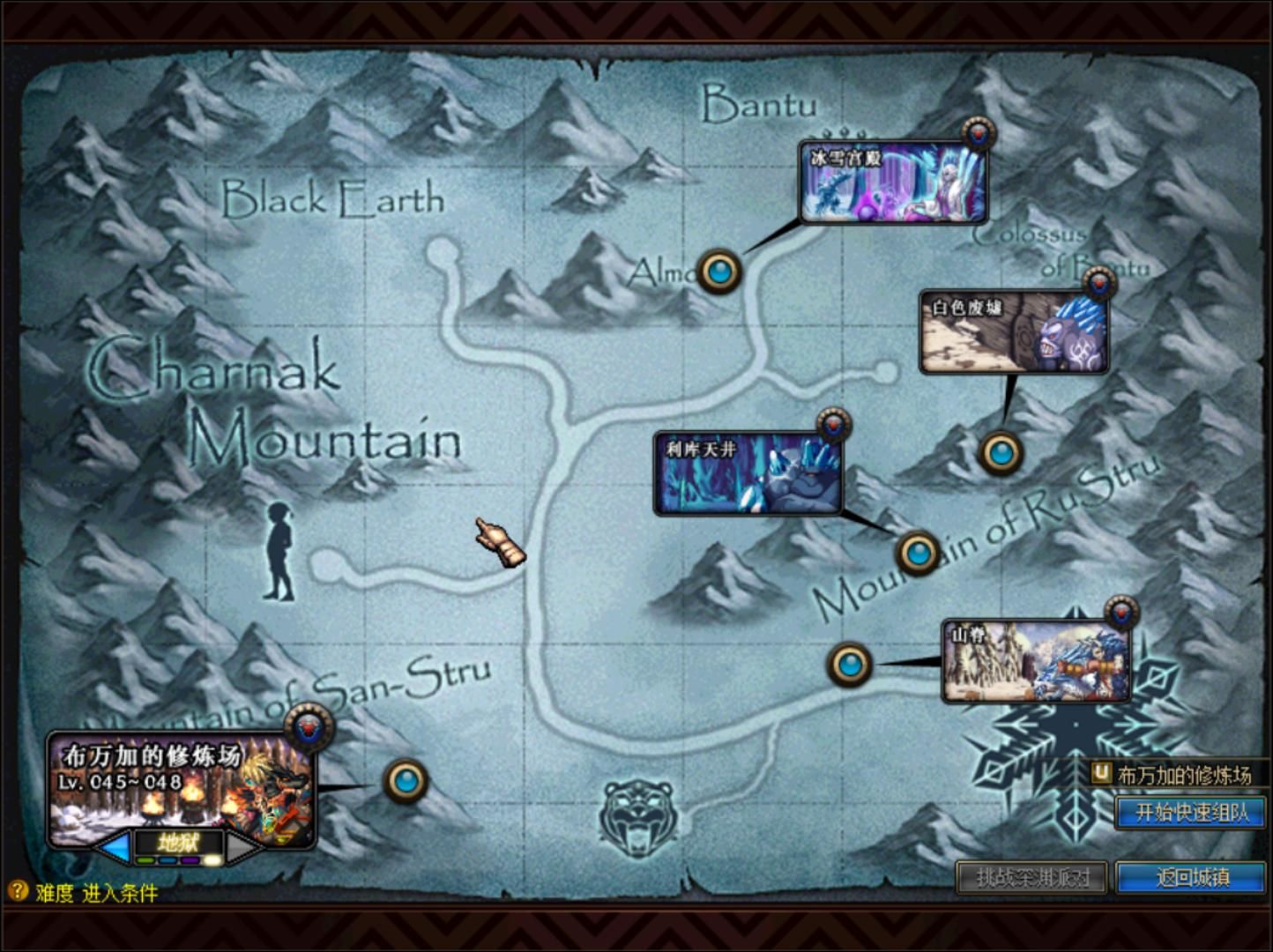
Task: Start quick party with 开始快速组队
Action: point(1190,812)
